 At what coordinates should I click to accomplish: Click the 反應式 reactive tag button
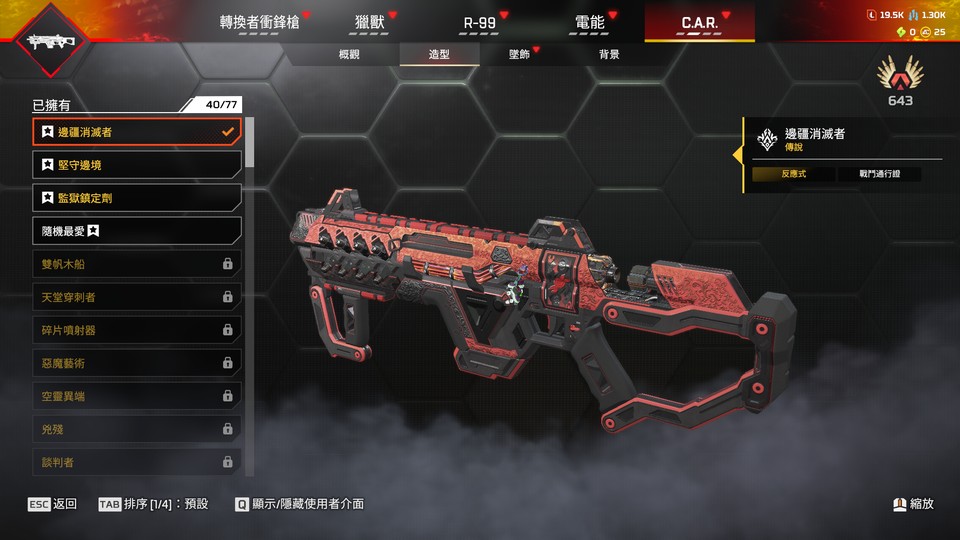coord(793,174)
